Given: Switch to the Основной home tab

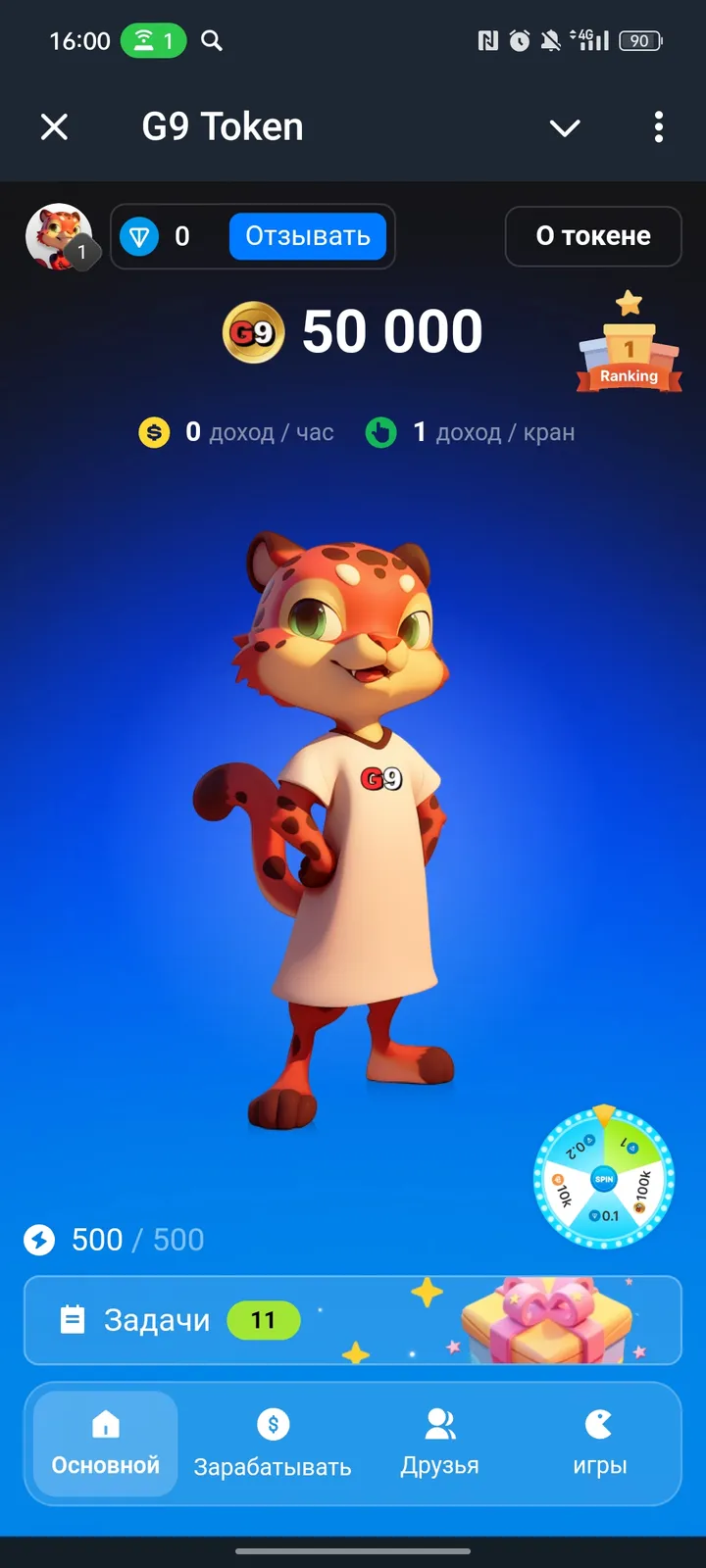Looking at the screenshot, I should point(106,1443).
